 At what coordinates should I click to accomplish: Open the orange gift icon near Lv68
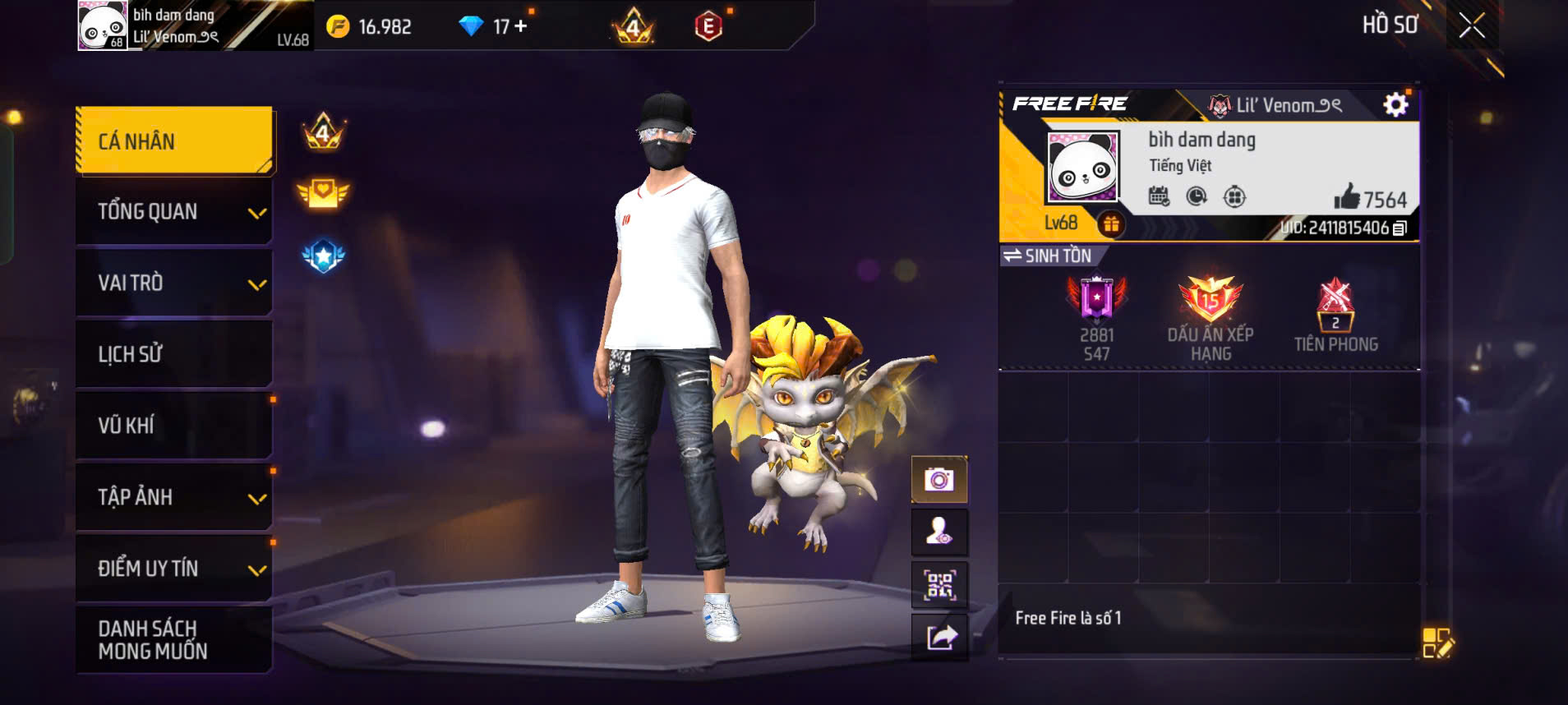point(1111,223)
